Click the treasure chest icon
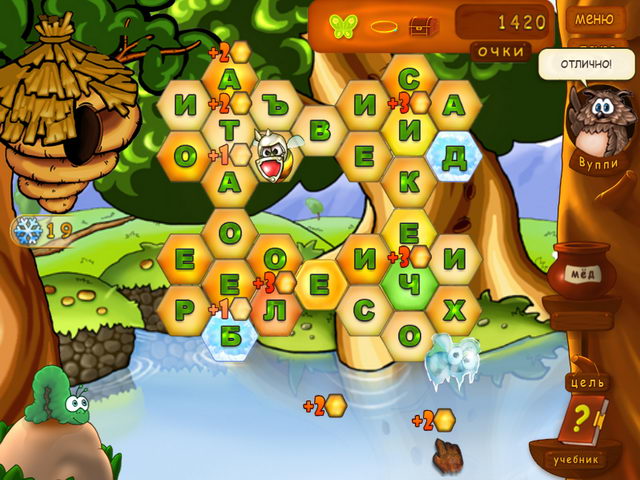Viewport: 640px width, 480px height. pos(424,25)
